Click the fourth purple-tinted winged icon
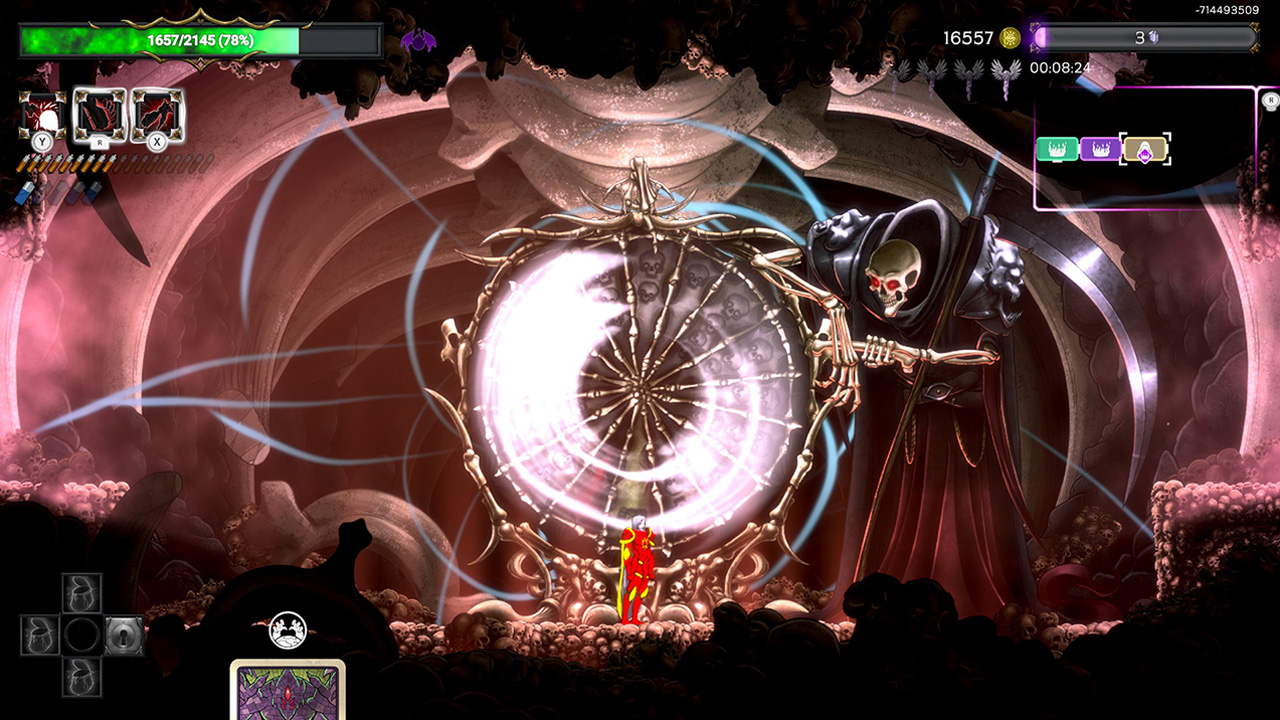The image size is (1280, 720). coord(1006,71)
